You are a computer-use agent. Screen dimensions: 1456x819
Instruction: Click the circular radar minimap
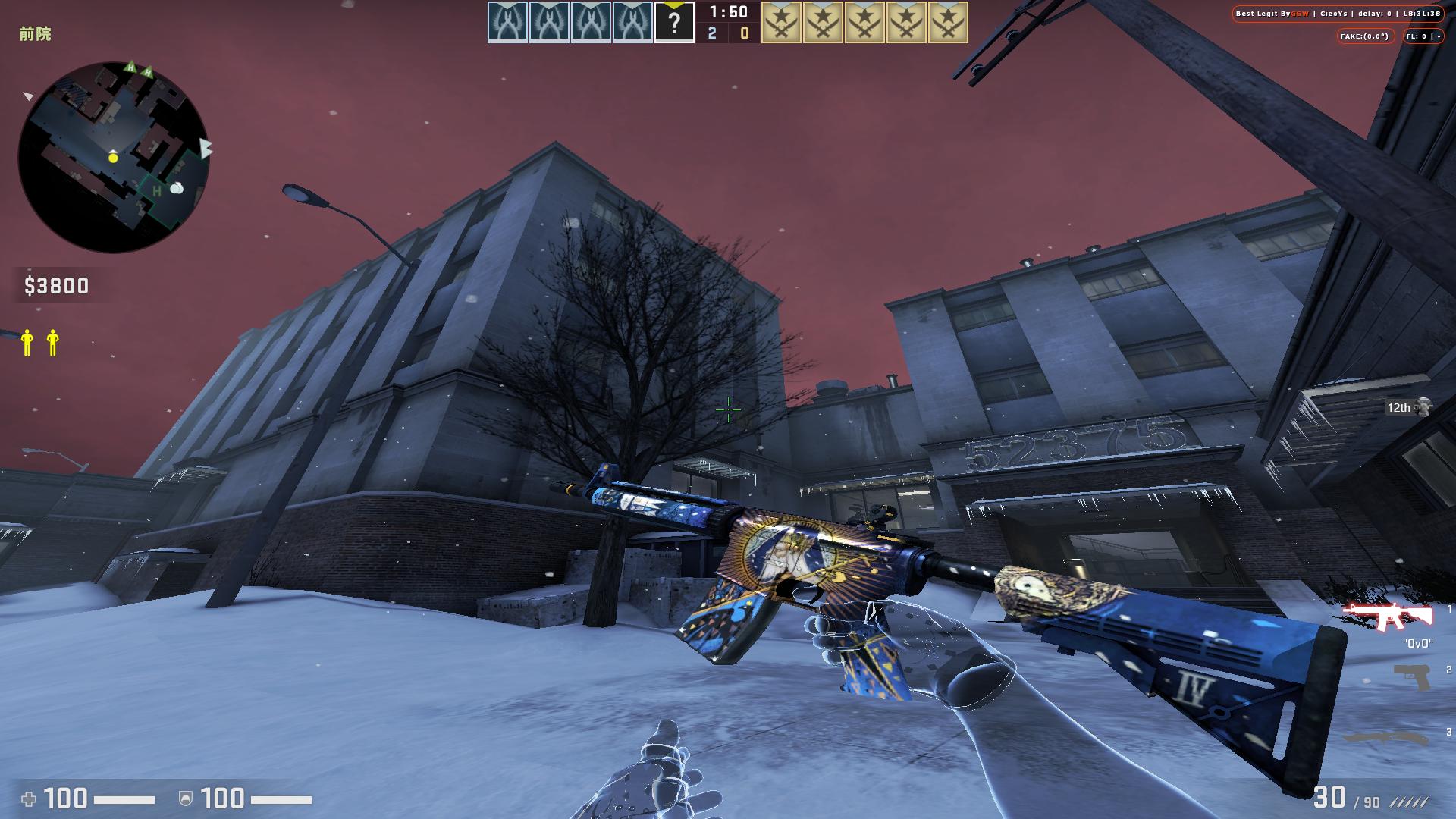[x=114, y=157]
